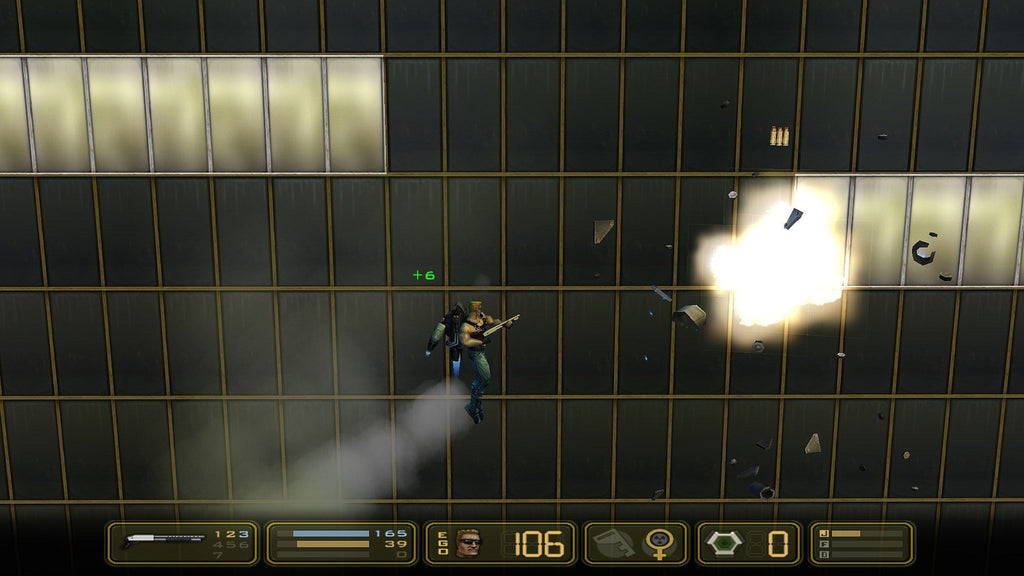Click Duke's face portrait in the HUD
1024x576 pixels.
(467, 543)
